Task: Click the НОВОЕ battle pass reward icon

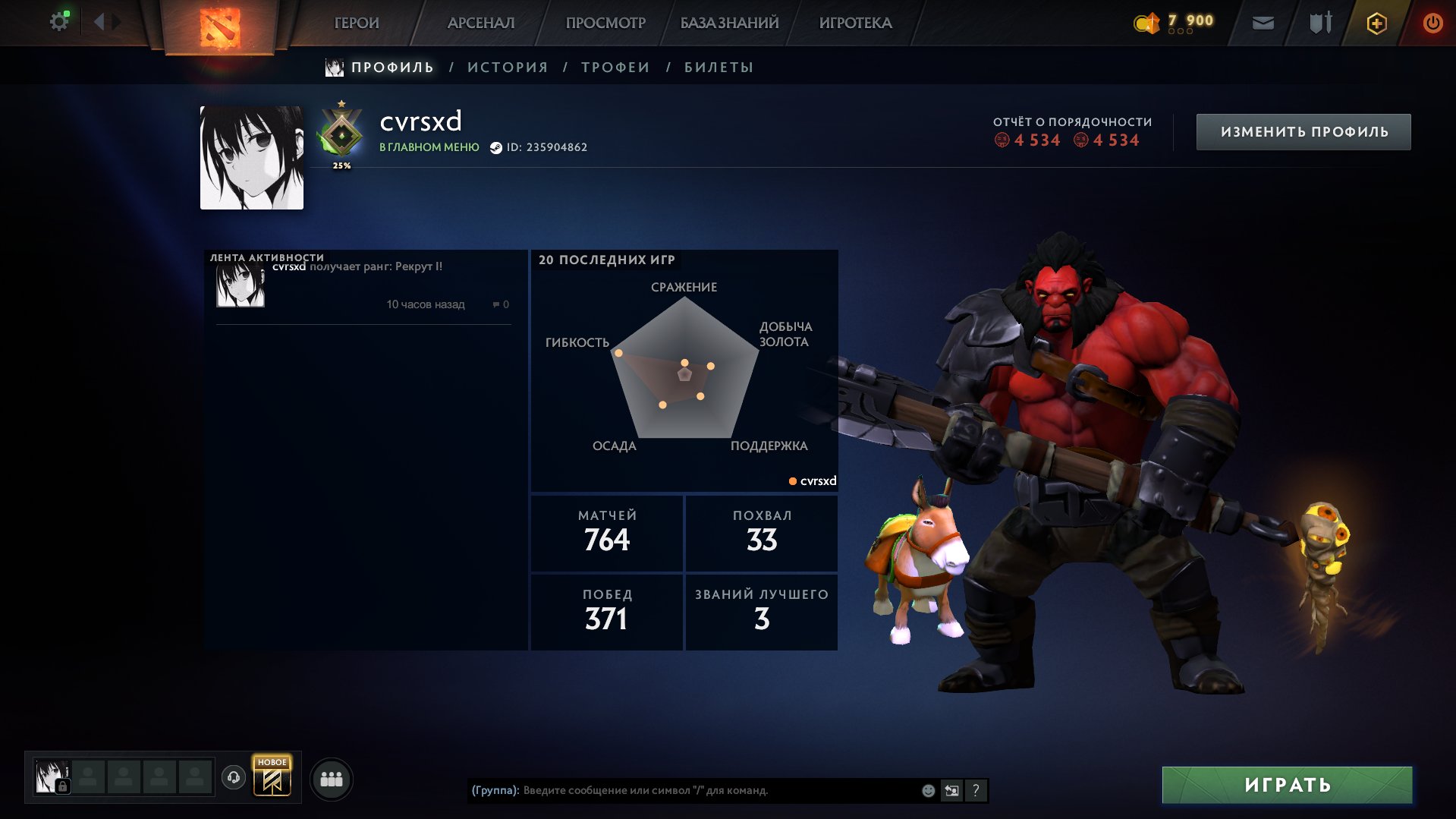Action: click(x=272, y=777)
